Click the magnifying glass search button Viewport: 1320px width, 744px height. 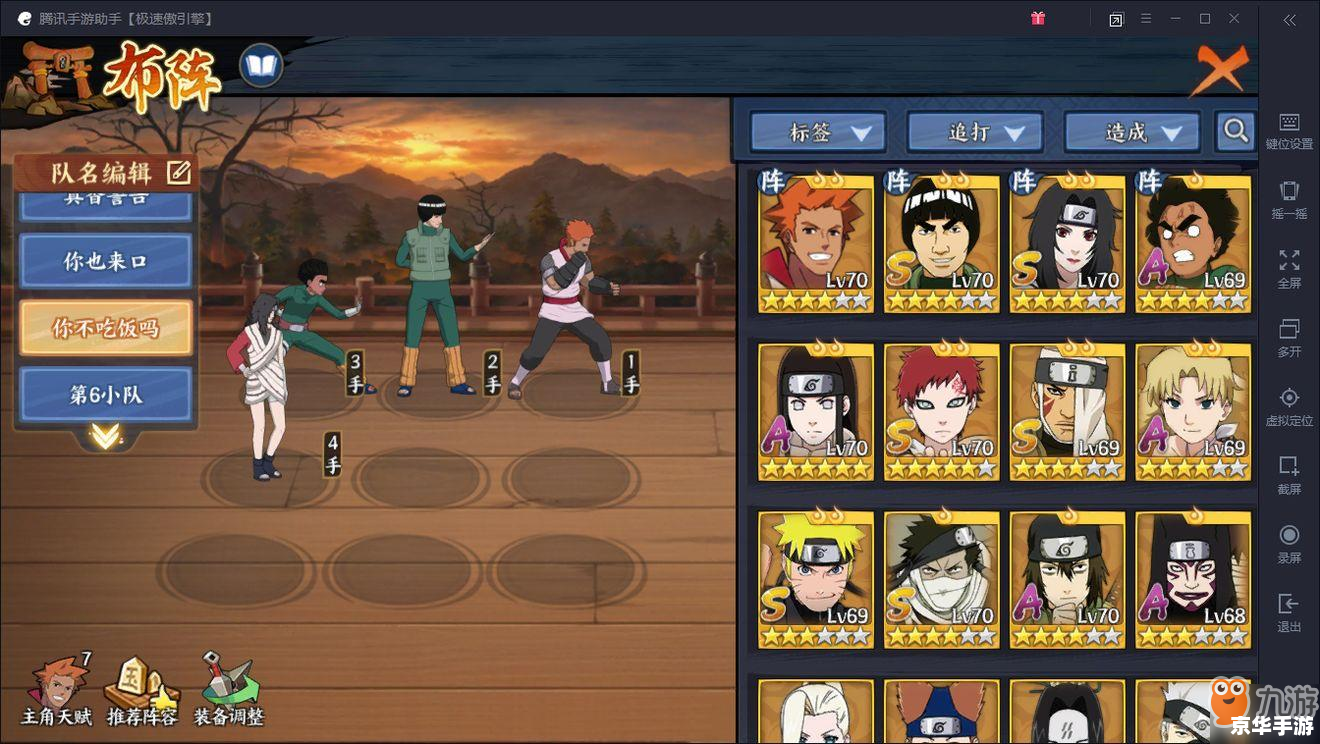1236,130
